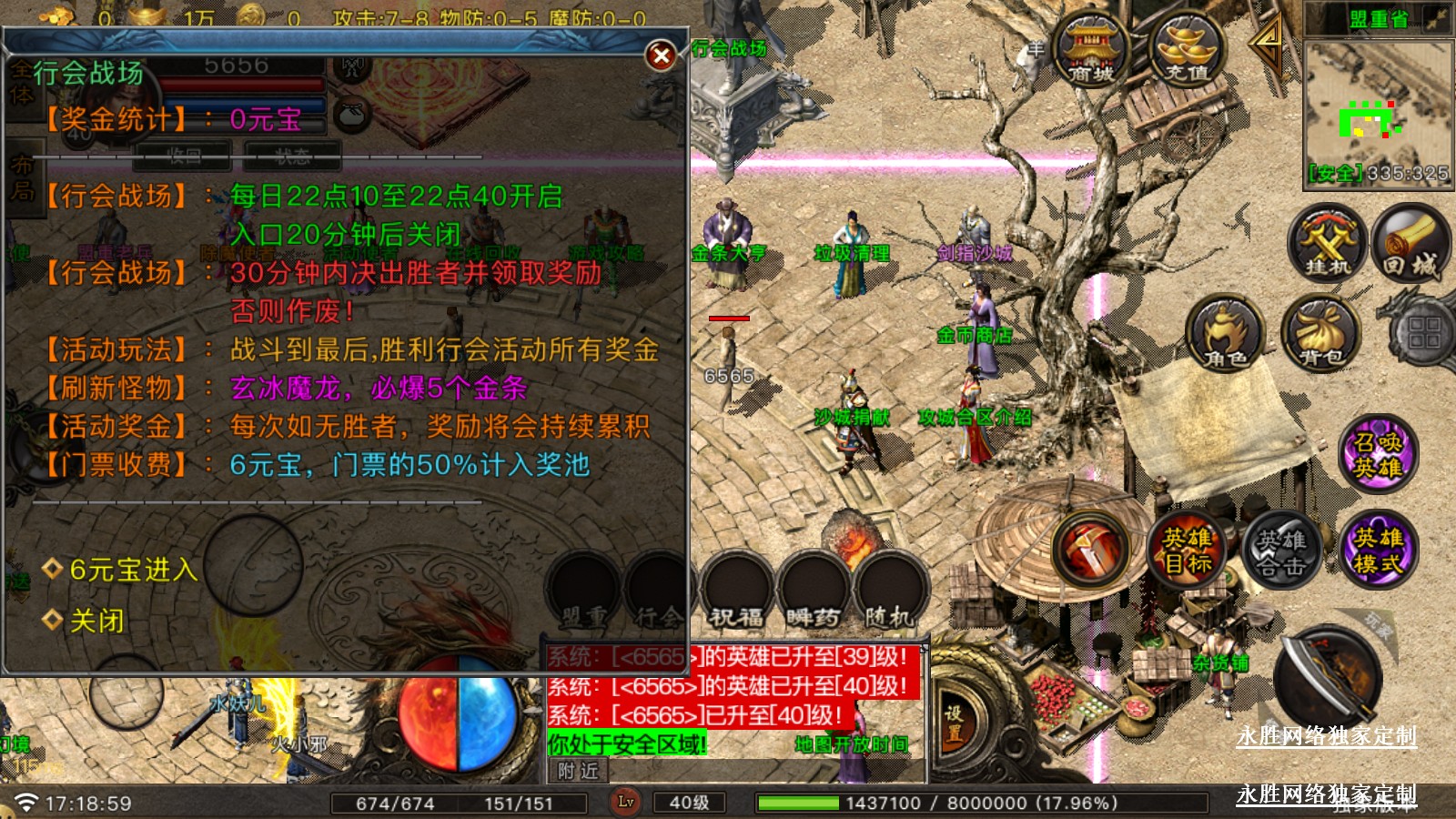
Task: Activate the 挂机 auto-battle button
Action: [1327, 244]
